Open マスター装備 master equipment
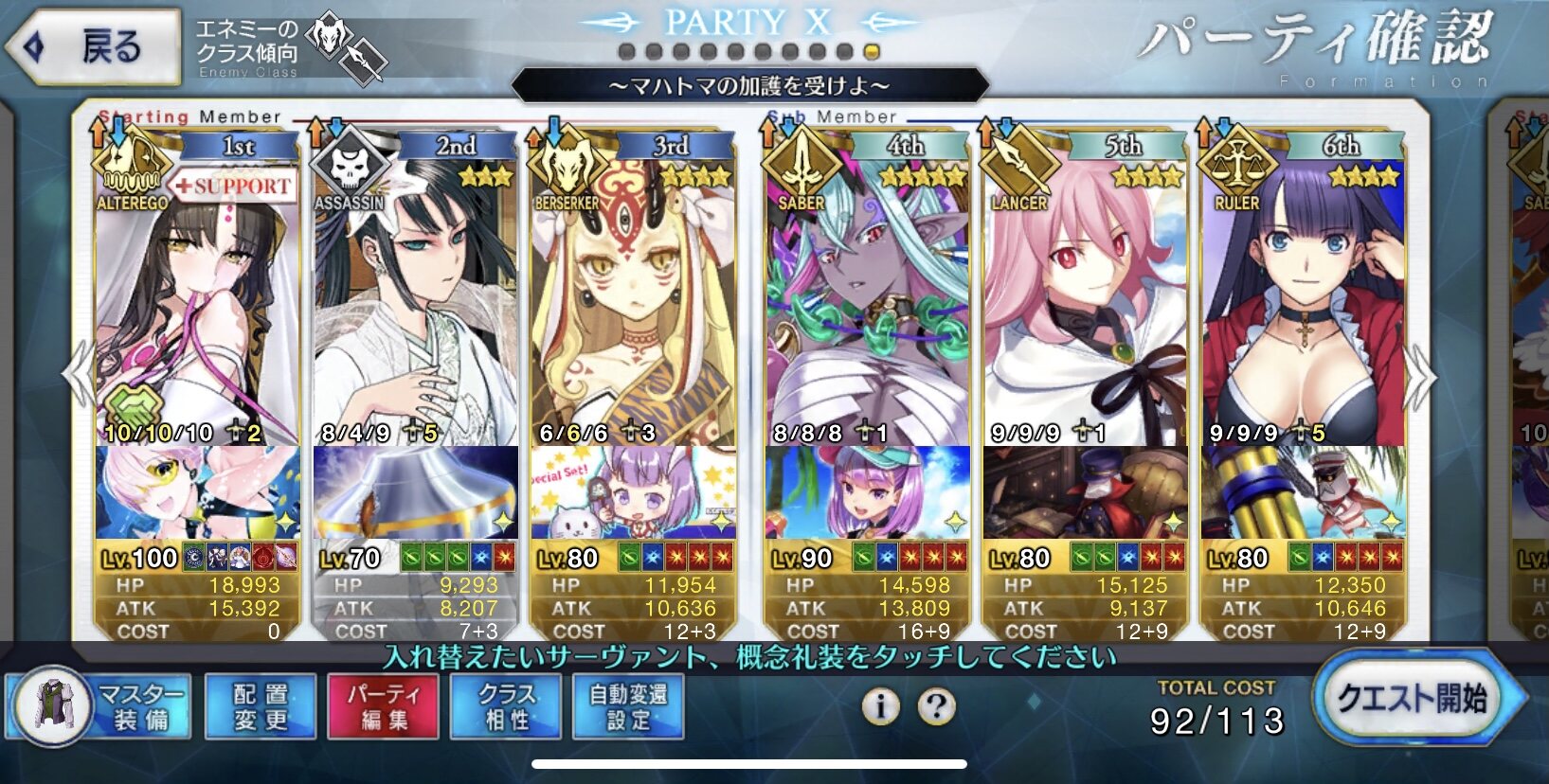The width and height of the screenshot is (1549, 784). (99, 706)
